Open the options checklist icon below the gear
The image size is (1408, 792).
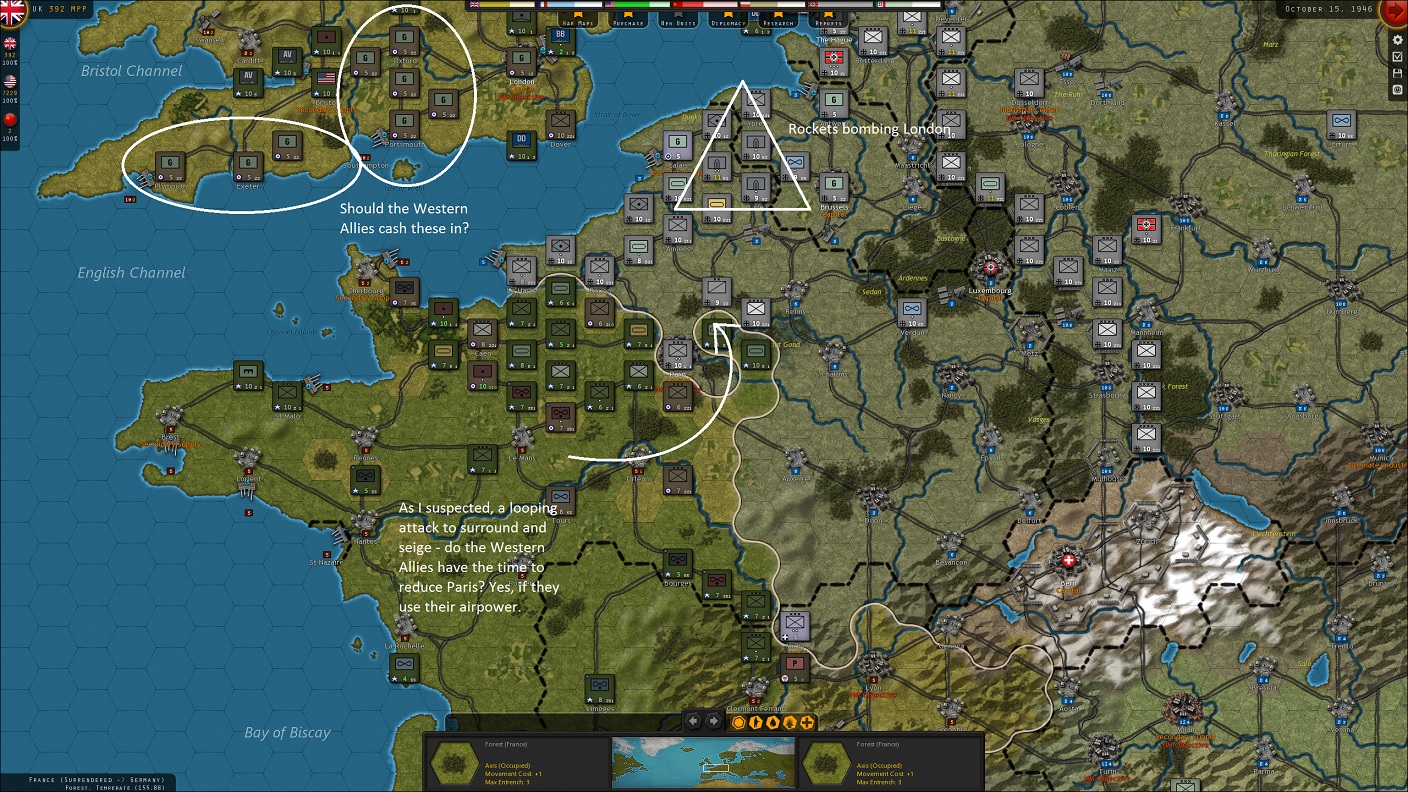click(1397, 56)
